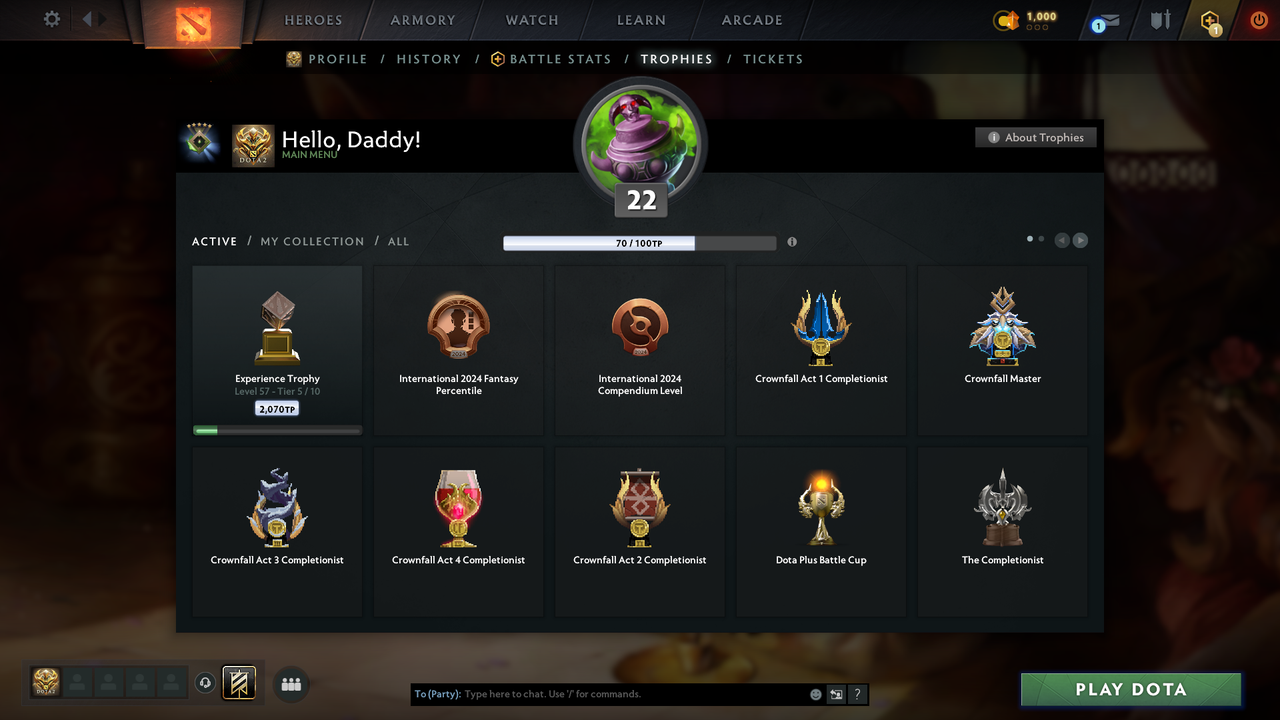Screen dimensions: 1280x720
Task: Click the About Trophies button
Action: click(1036, 137)
